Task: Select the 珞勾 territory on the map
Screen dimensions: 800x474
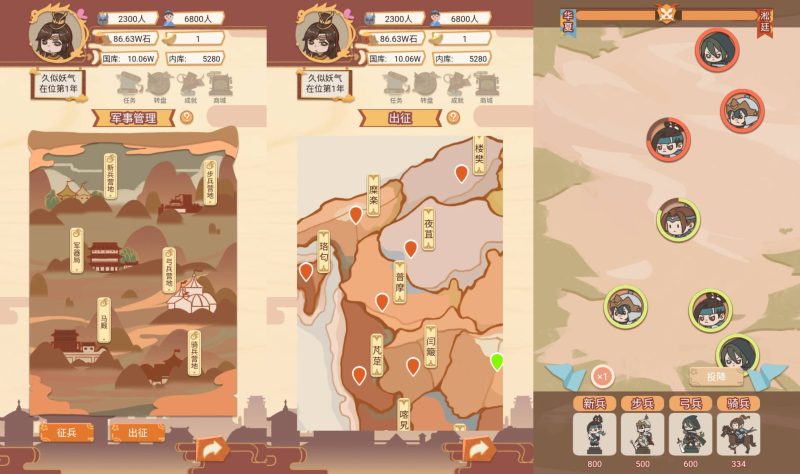Action: click(324, 255)
